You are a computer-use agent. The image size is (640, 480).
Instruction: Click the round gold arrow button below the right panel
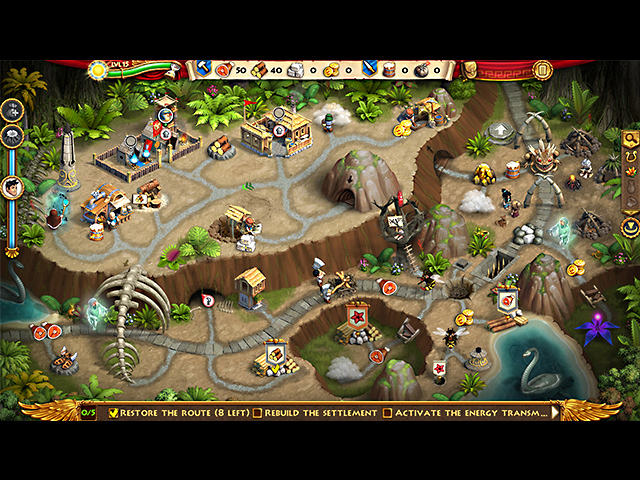coord(630,228)
